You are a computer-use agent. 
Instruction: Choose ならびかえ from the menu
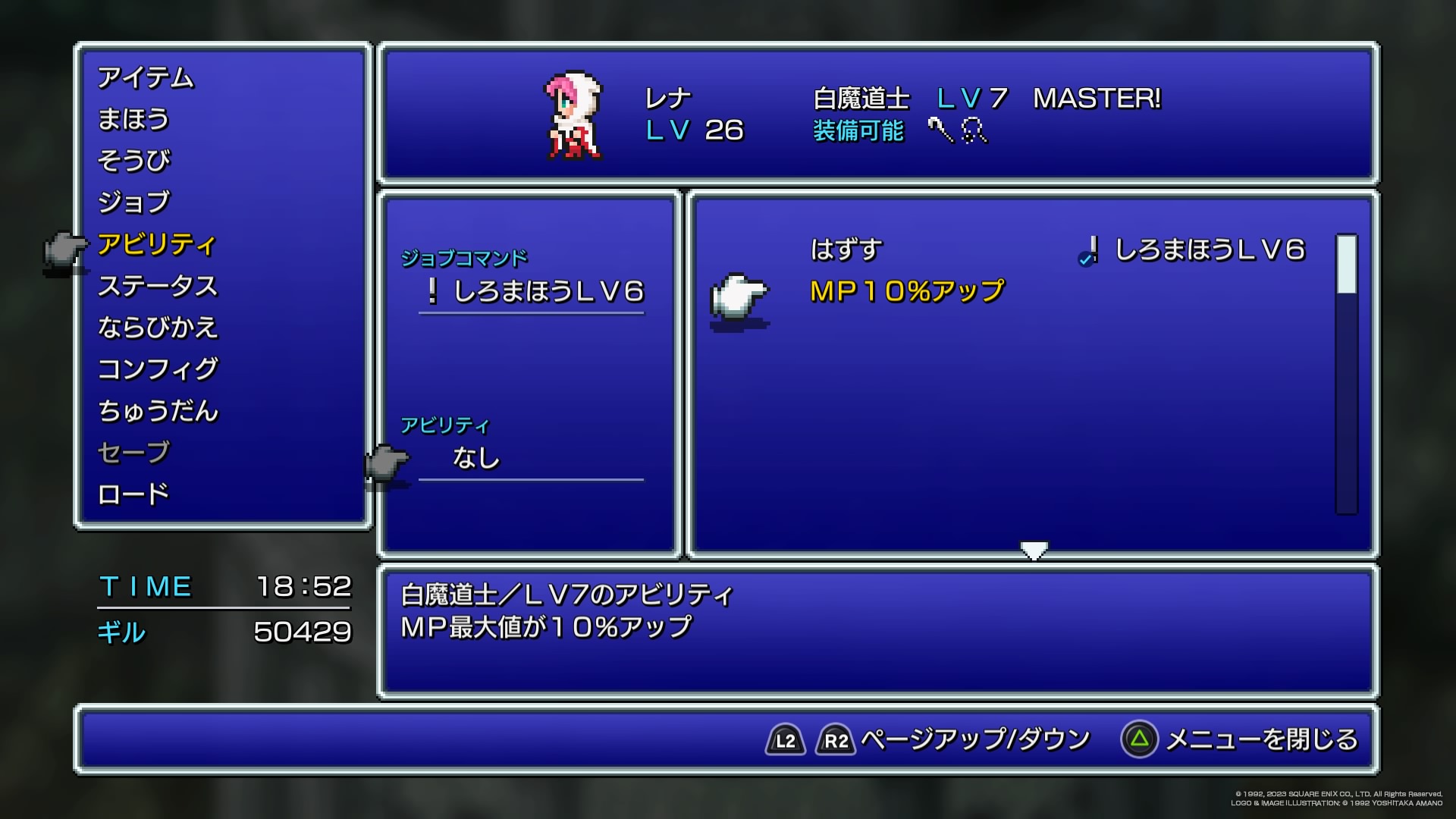(x=158, y=328)
